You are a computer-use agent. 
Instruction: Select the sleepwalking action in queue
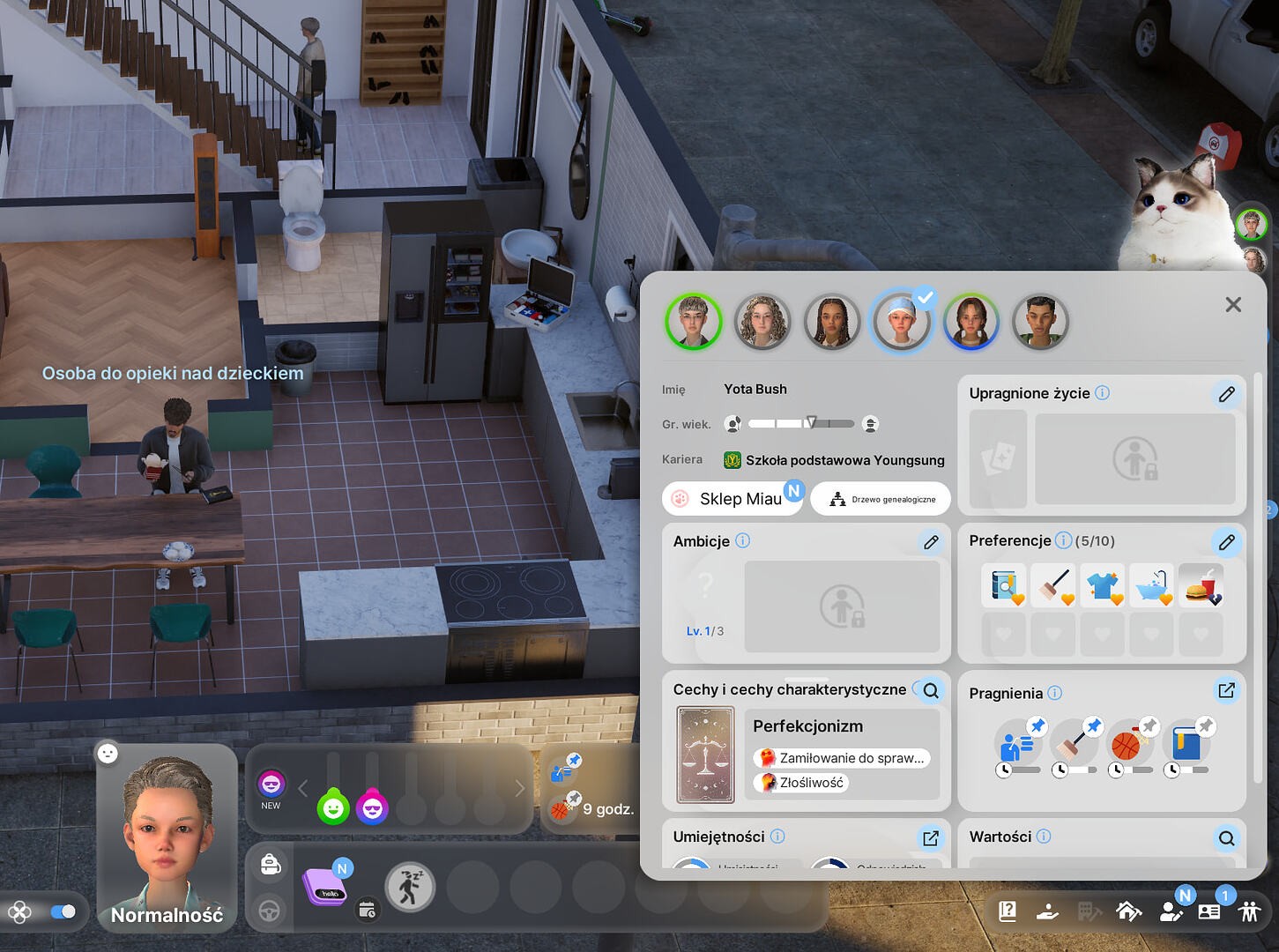point(410,887)
